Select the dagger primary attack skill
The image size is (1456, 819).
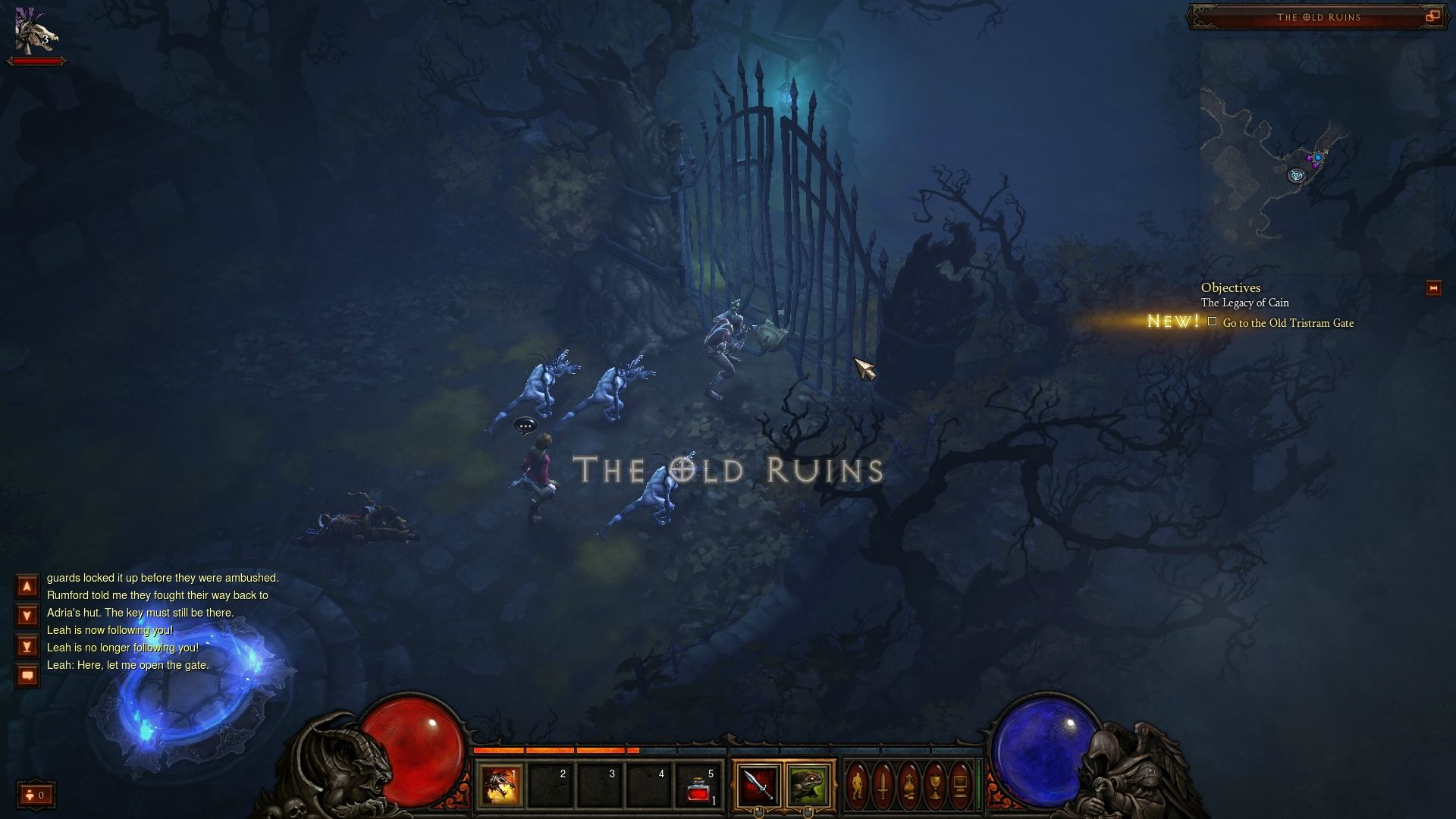pos(758,786)
